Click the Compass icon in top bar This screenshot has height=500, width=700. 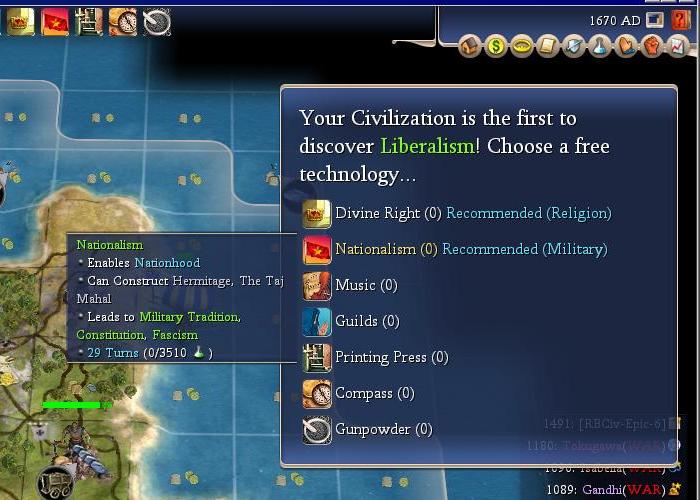(x=123, y=21)
